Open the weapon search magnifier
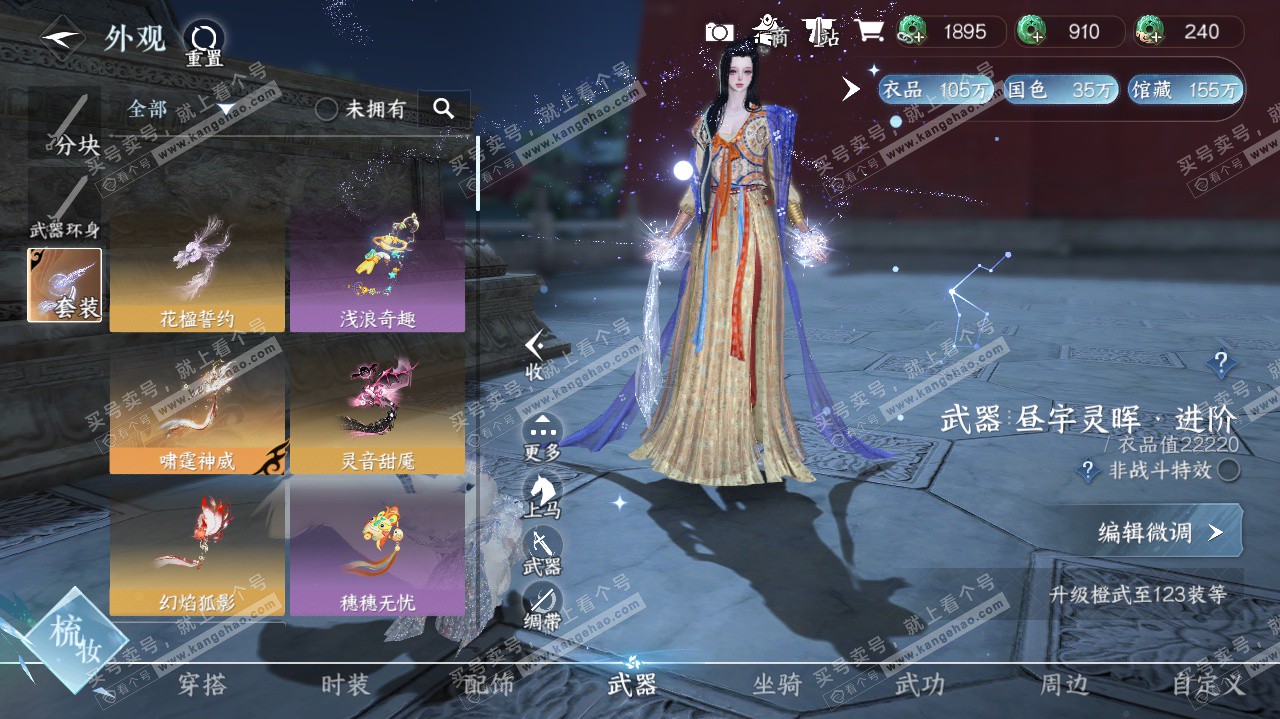This screenshot has height=719, width=1280. click(444, 108)
